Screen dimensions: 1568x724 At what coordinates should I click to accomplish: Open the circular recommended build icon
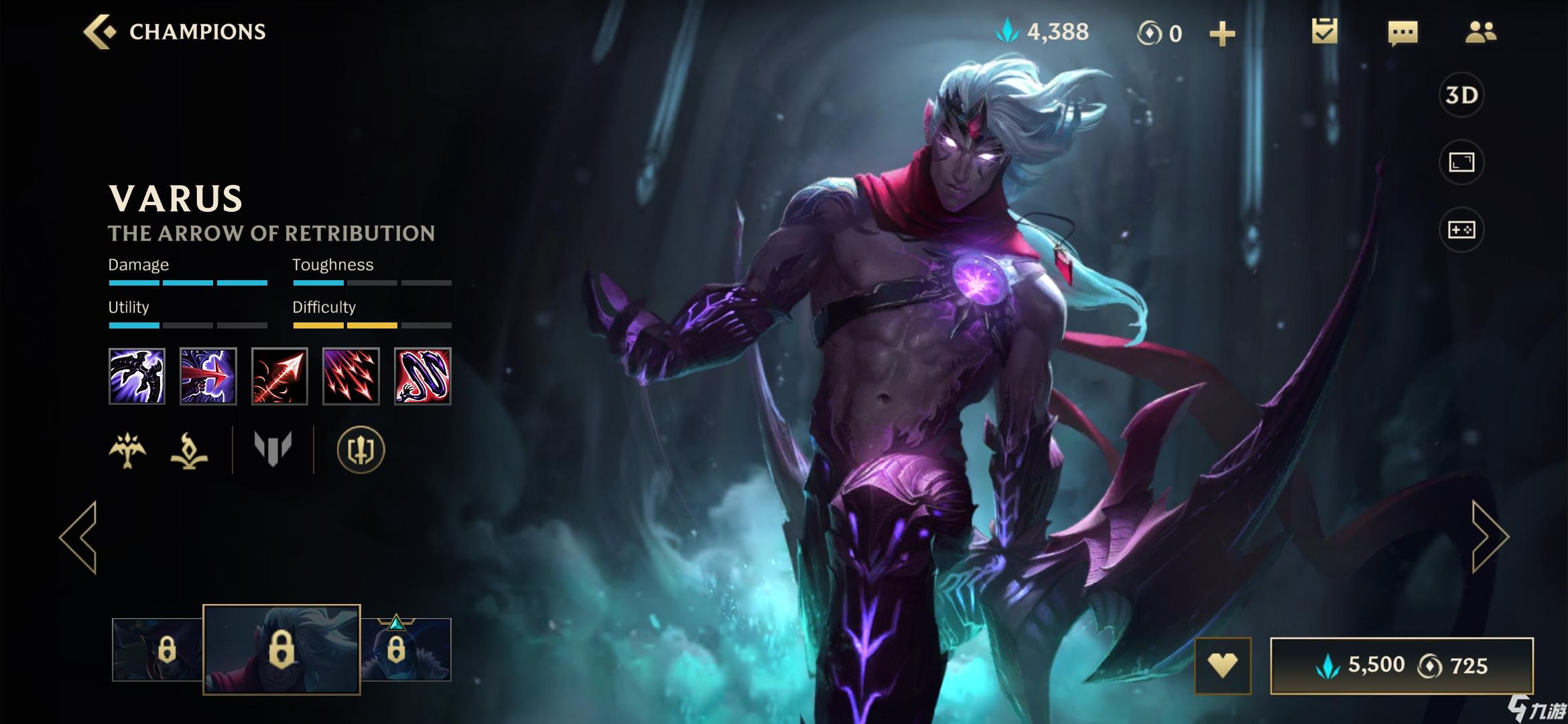pyautogui.click(x=361, y=450)
